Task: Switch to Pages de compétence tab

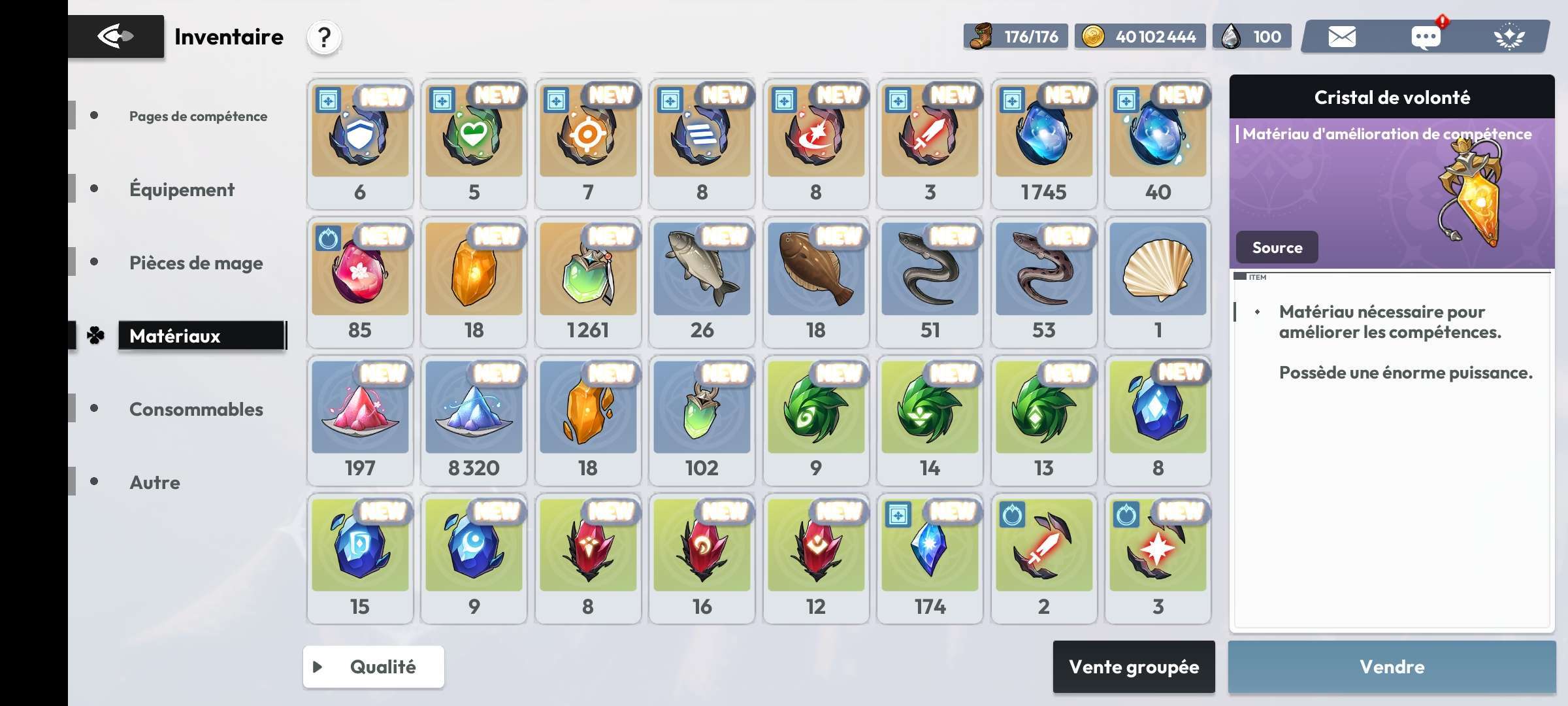Action: 197,116
